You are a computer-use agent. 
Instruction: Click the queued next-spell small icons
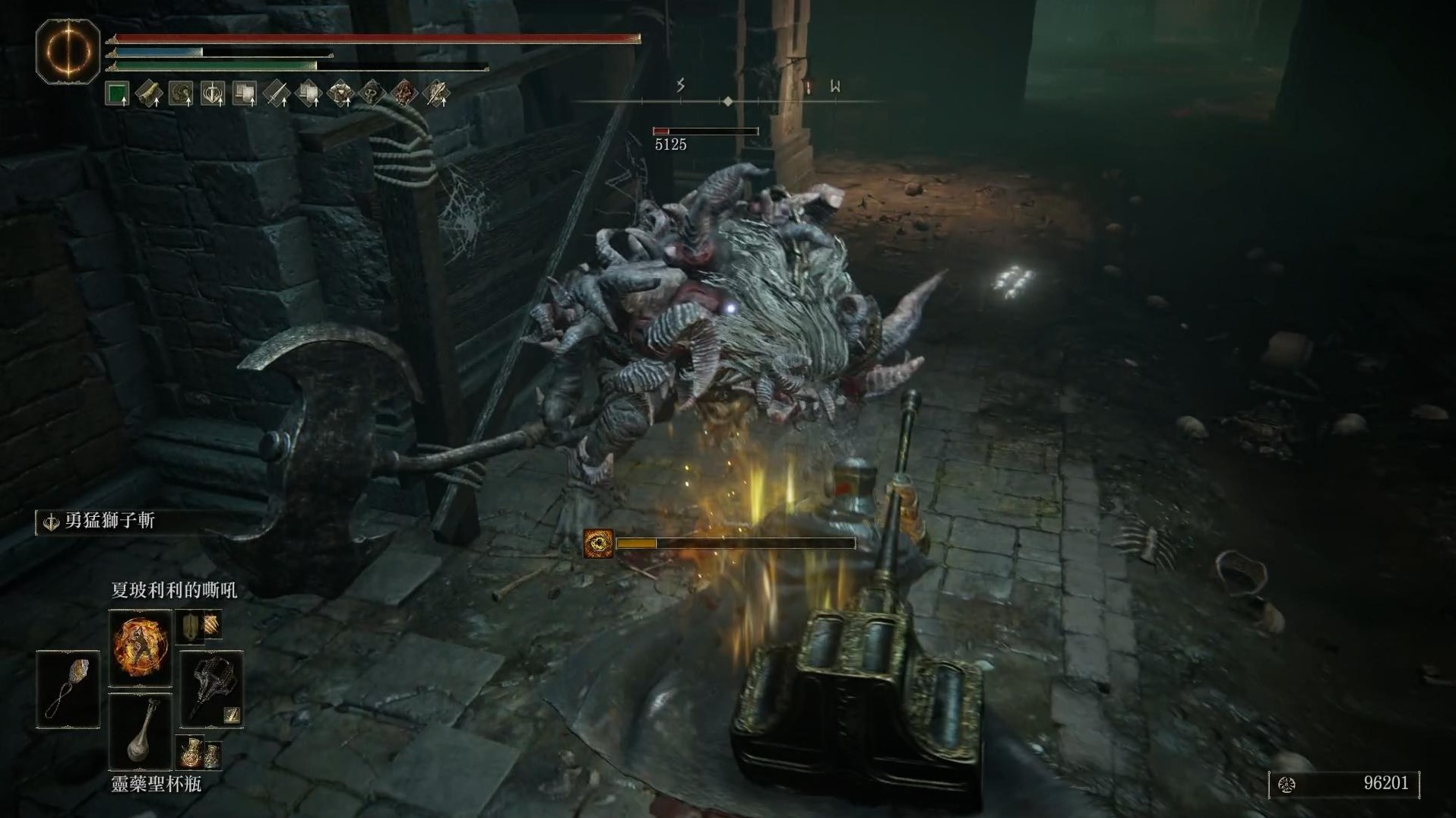coord(200,626)
